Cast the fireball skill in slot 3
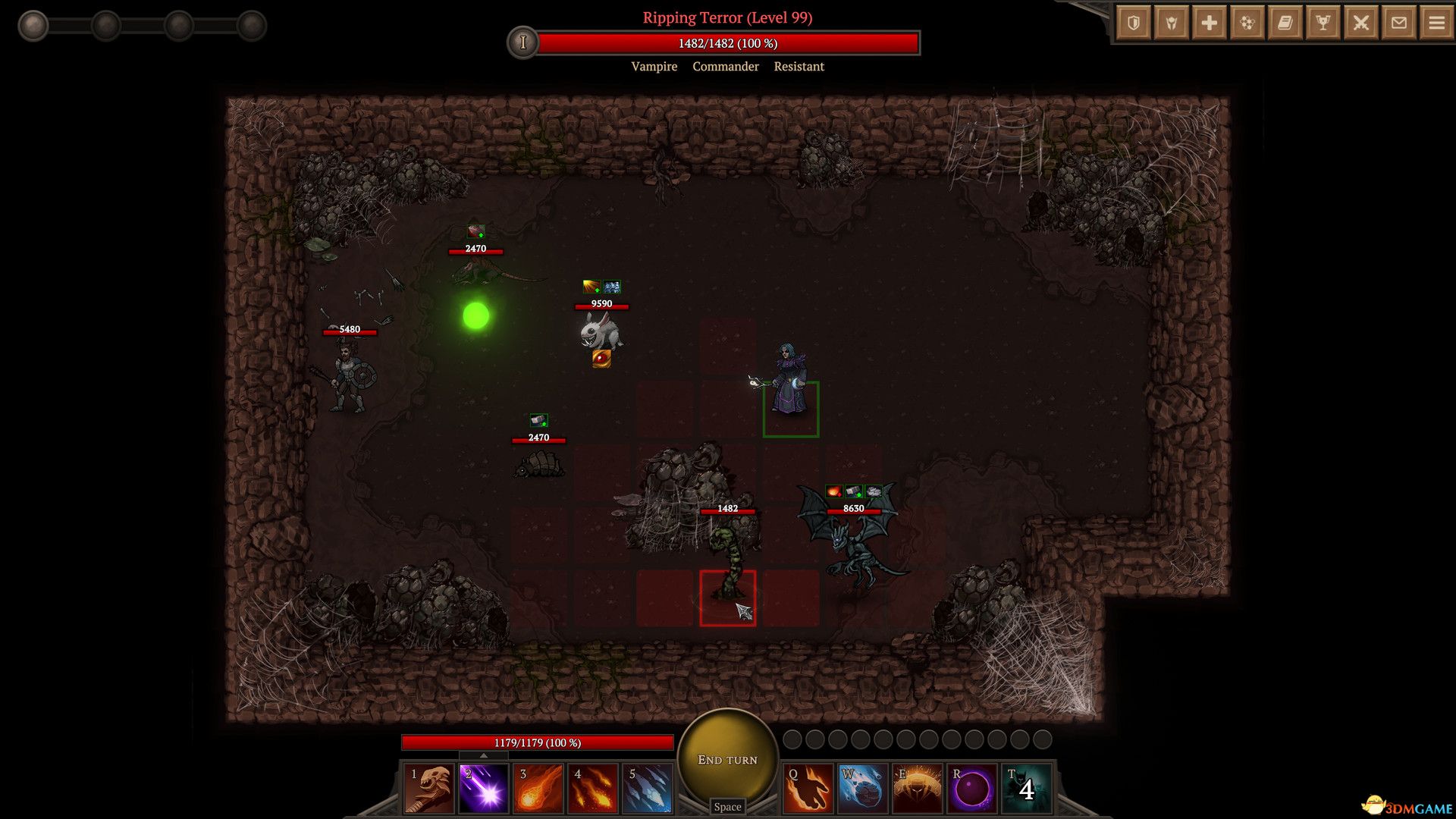The height and width of the screenshot is (819, 1456). click(x=538, y=789)
